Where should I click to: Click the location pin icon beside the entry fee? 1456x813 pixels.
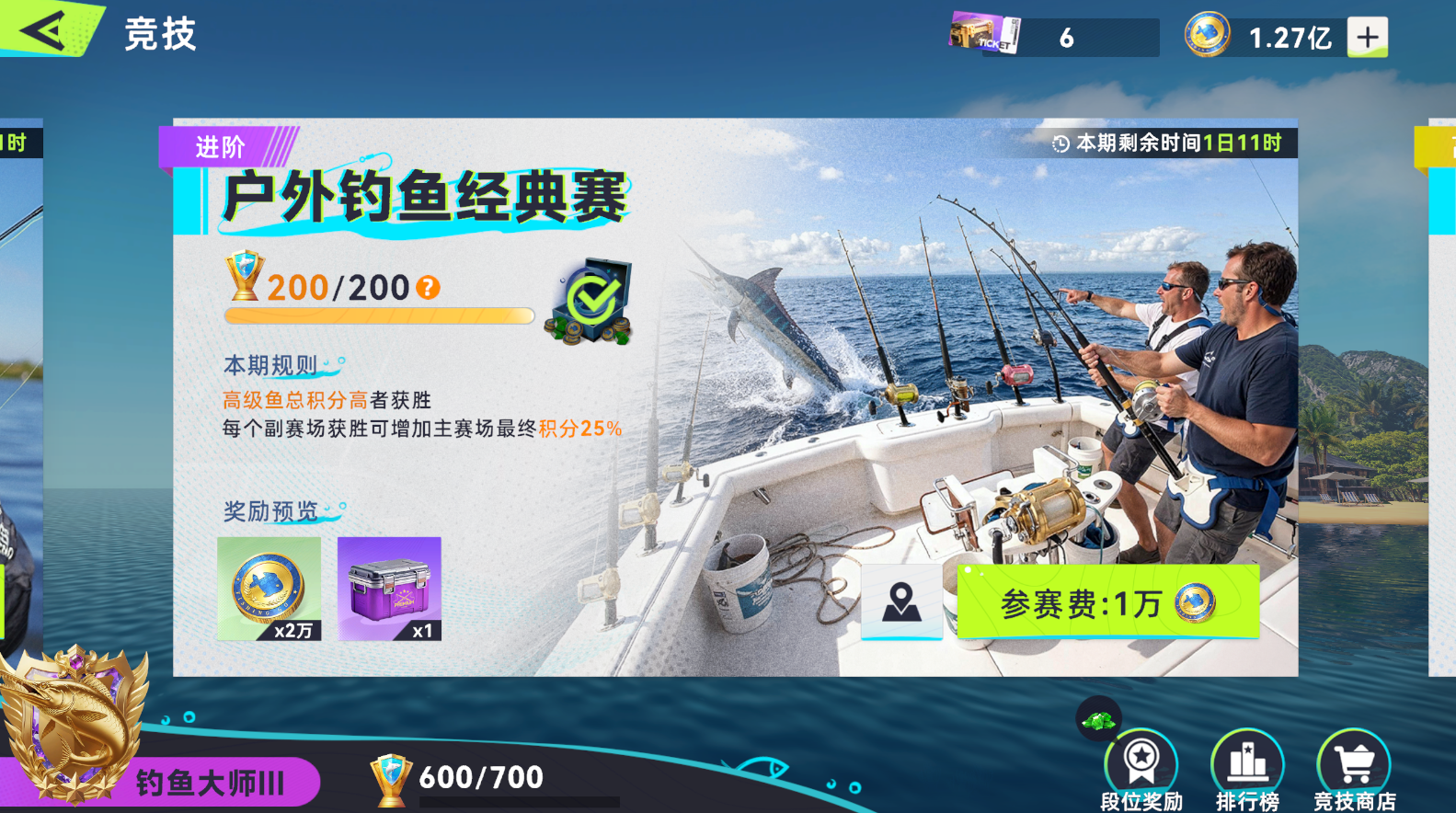pyautogui.click(x=901, y=602)
